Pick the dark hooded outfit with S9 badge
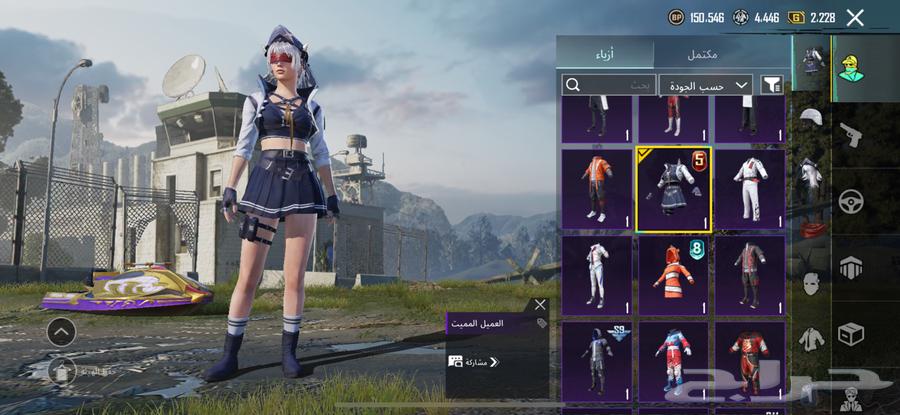The width and height of the screenshot is (900, 415). pos(596,360)
